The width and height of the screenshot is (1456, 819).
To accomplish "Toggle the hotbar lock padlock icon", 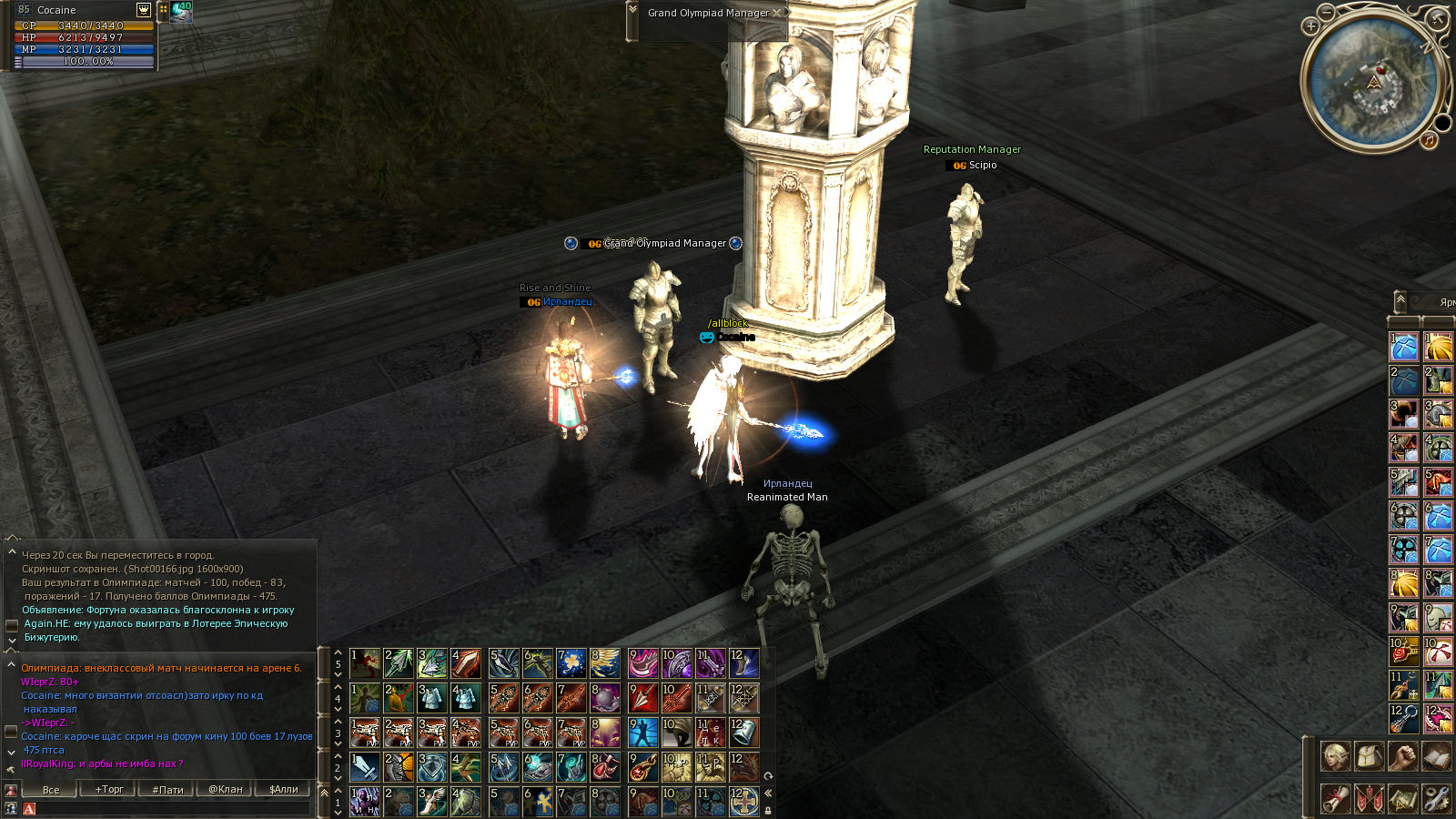I will [x=768, y=809].
